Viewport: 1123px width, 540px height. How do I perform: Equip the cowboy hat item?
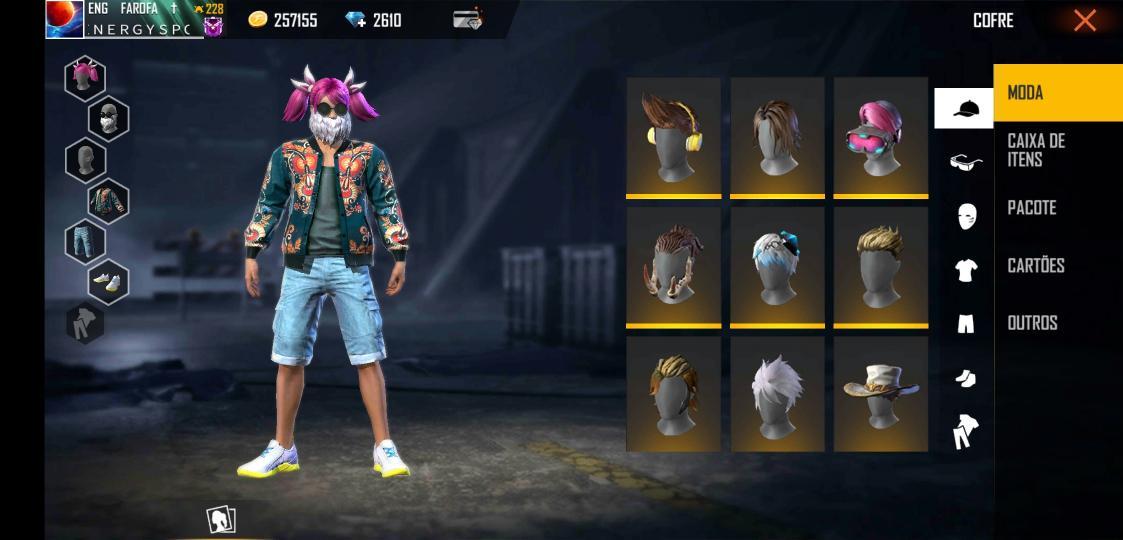click(x=880, y=393)
